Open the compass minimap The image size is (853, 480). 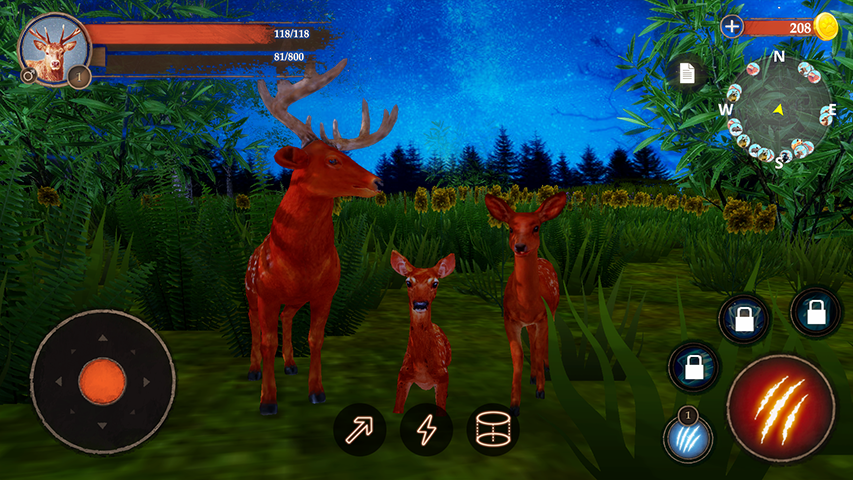tap(777, 109)
